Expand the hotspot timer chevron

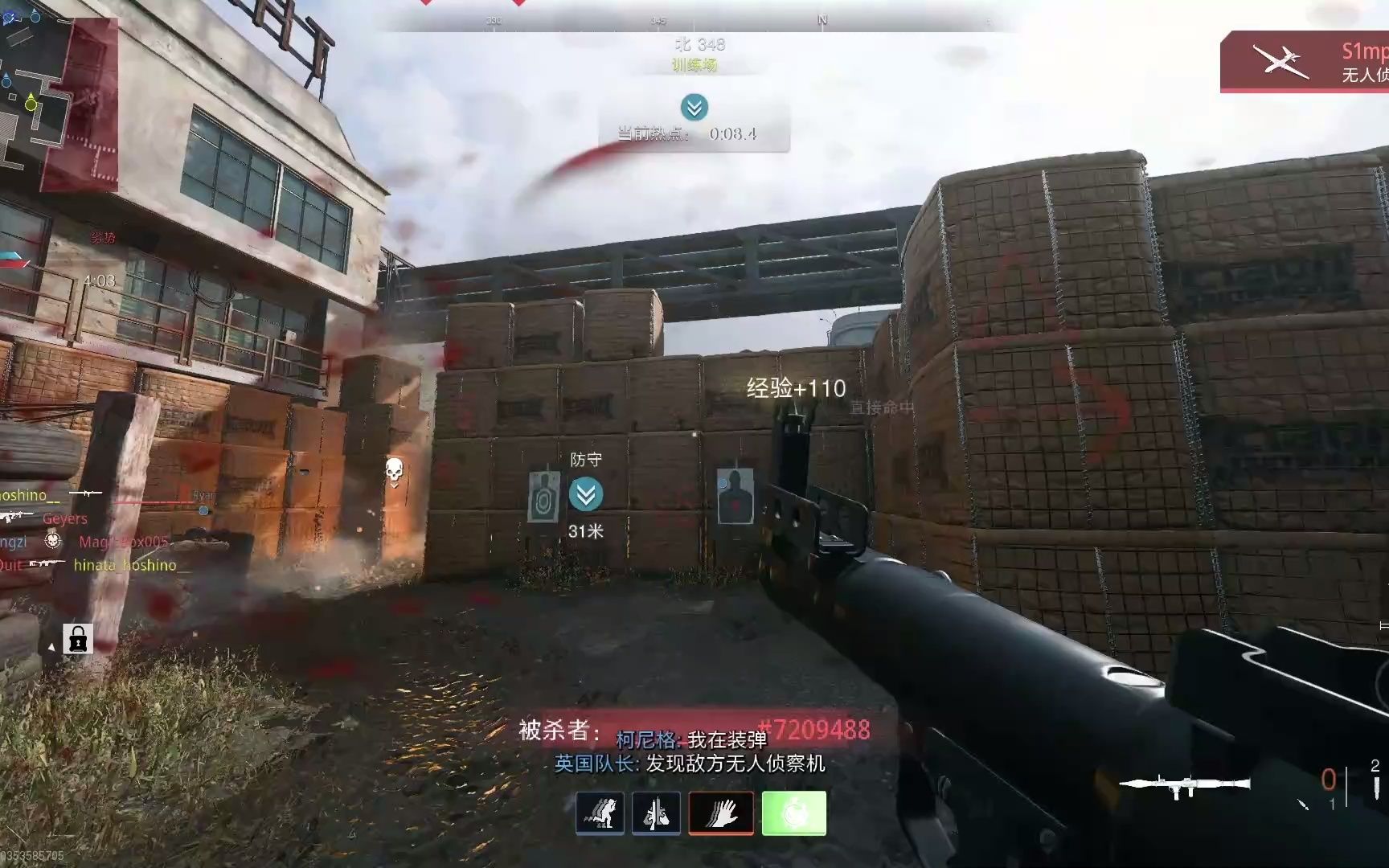[x=693, y=108]
